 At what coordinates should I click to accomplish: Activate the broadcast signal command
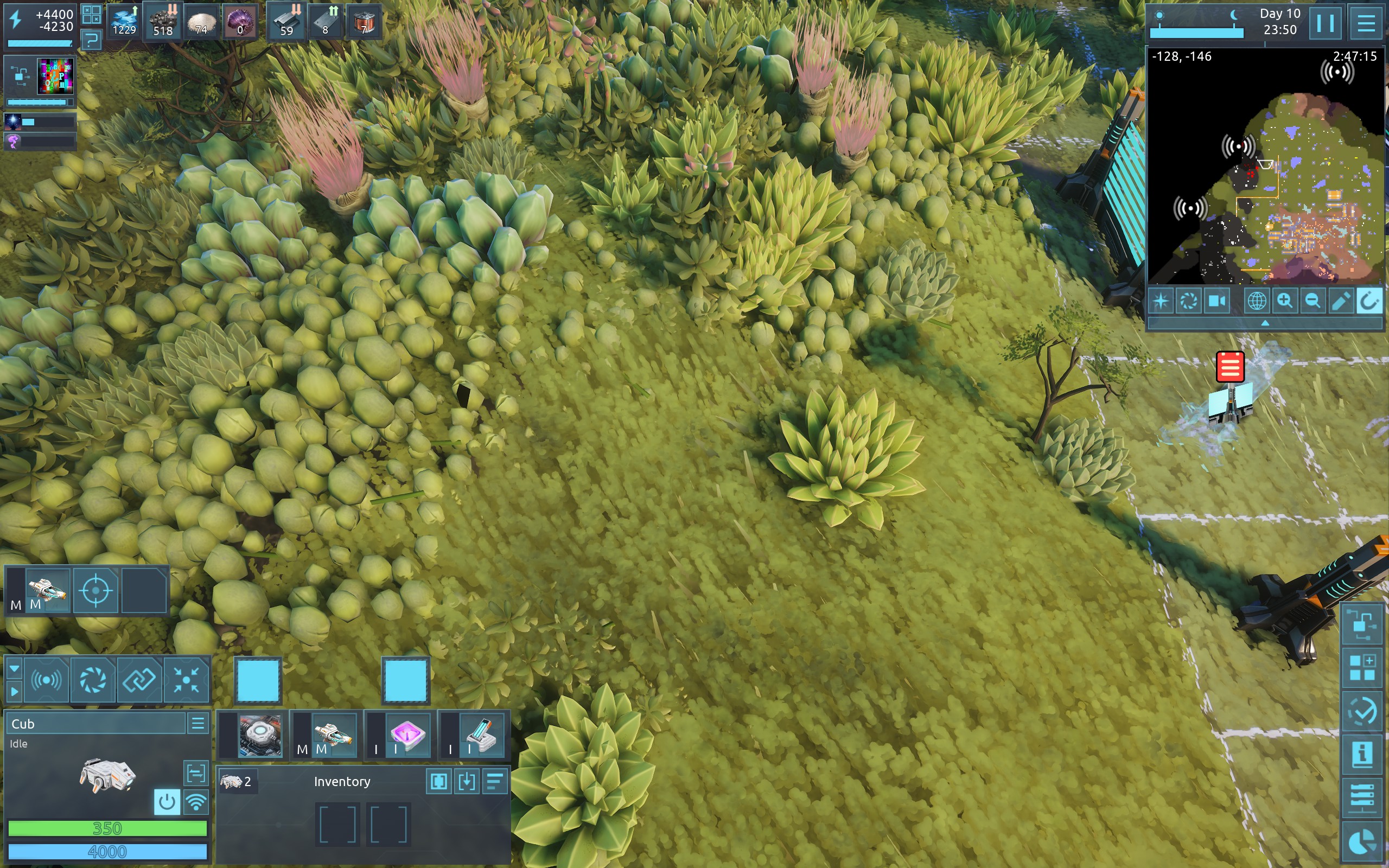pyautogui.click(x=47, y=680)
